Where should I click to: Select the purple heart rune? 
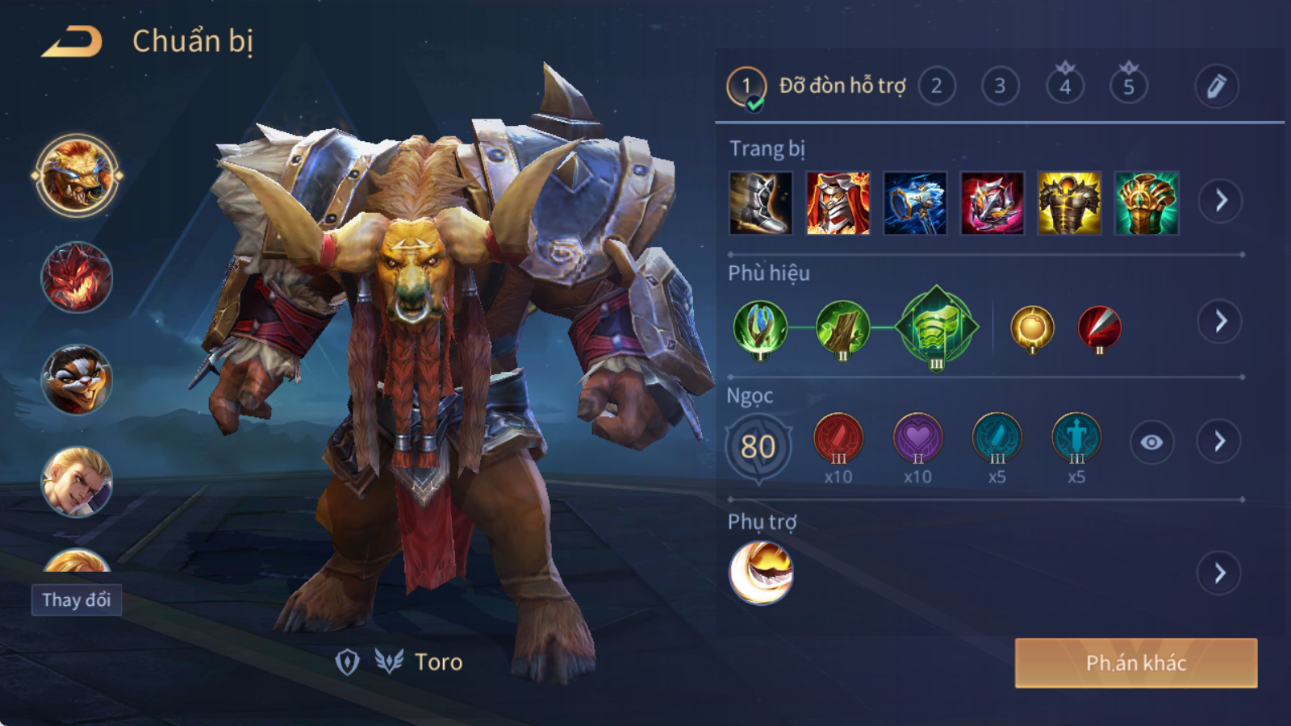point(917,438)
